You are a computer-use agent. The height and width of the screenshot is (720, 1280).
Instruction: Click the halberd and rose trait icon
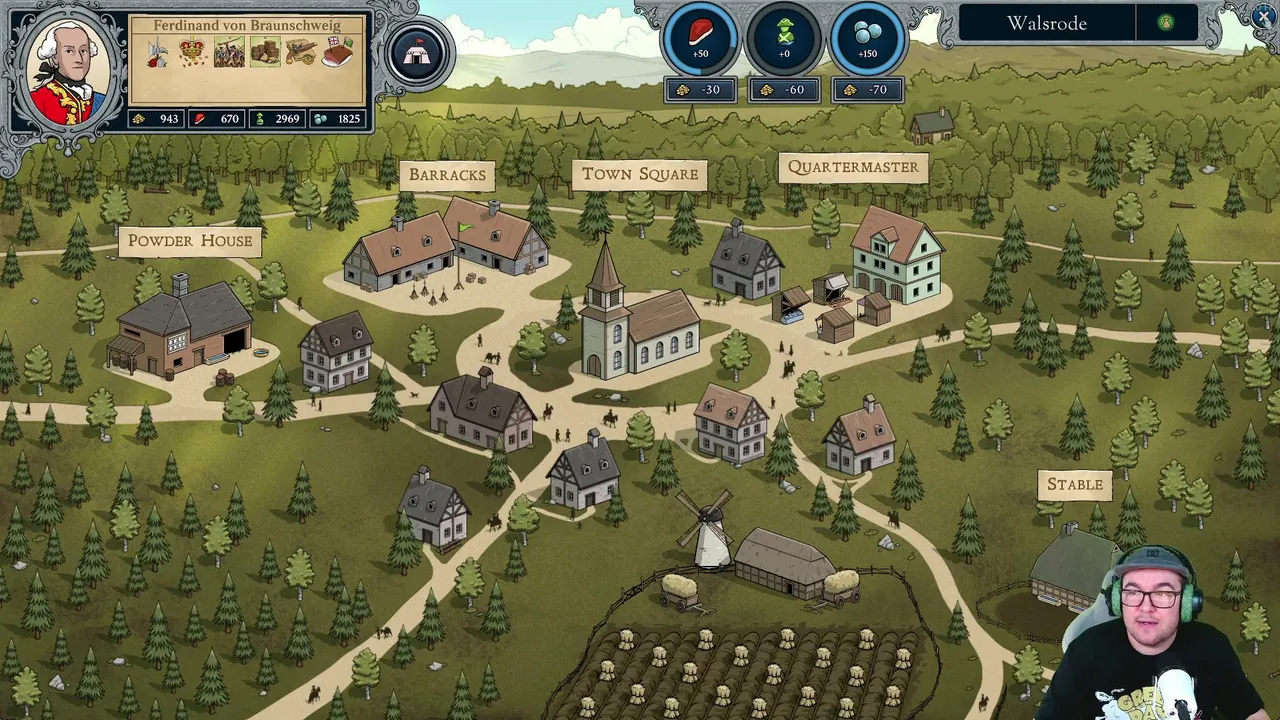[x=157, y=53]
